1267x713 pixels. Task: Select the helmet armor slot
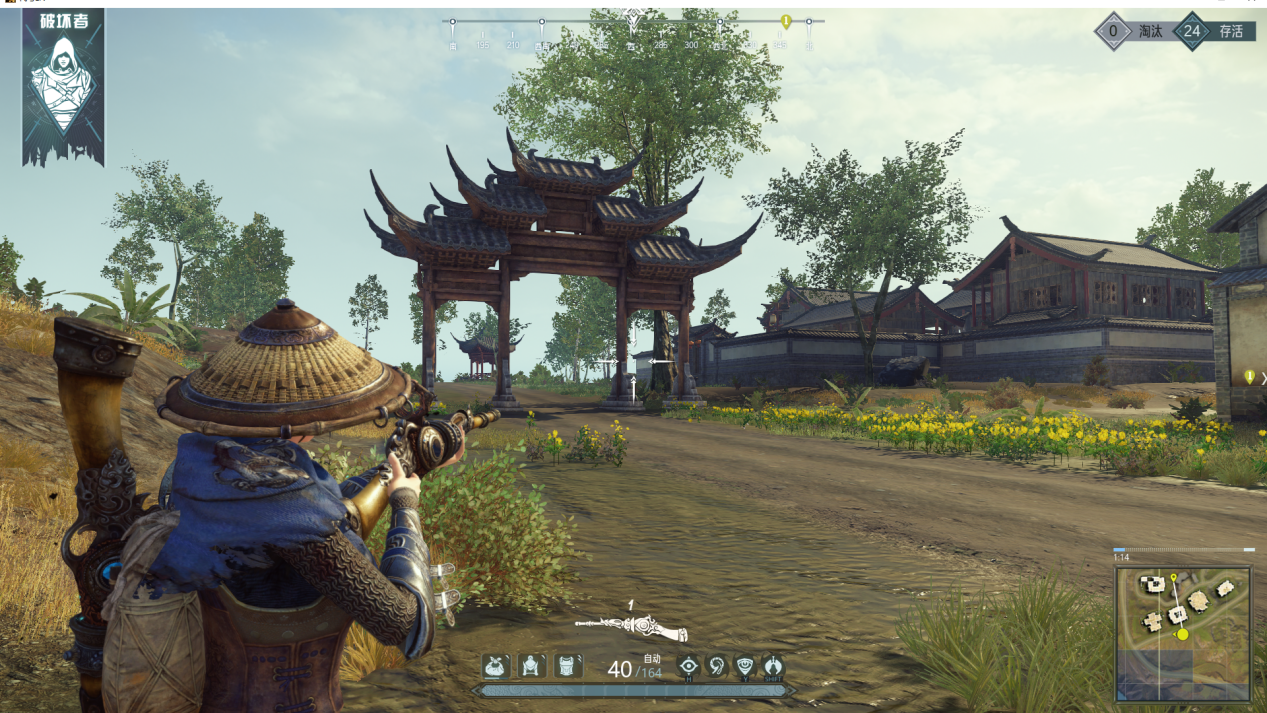532,666
